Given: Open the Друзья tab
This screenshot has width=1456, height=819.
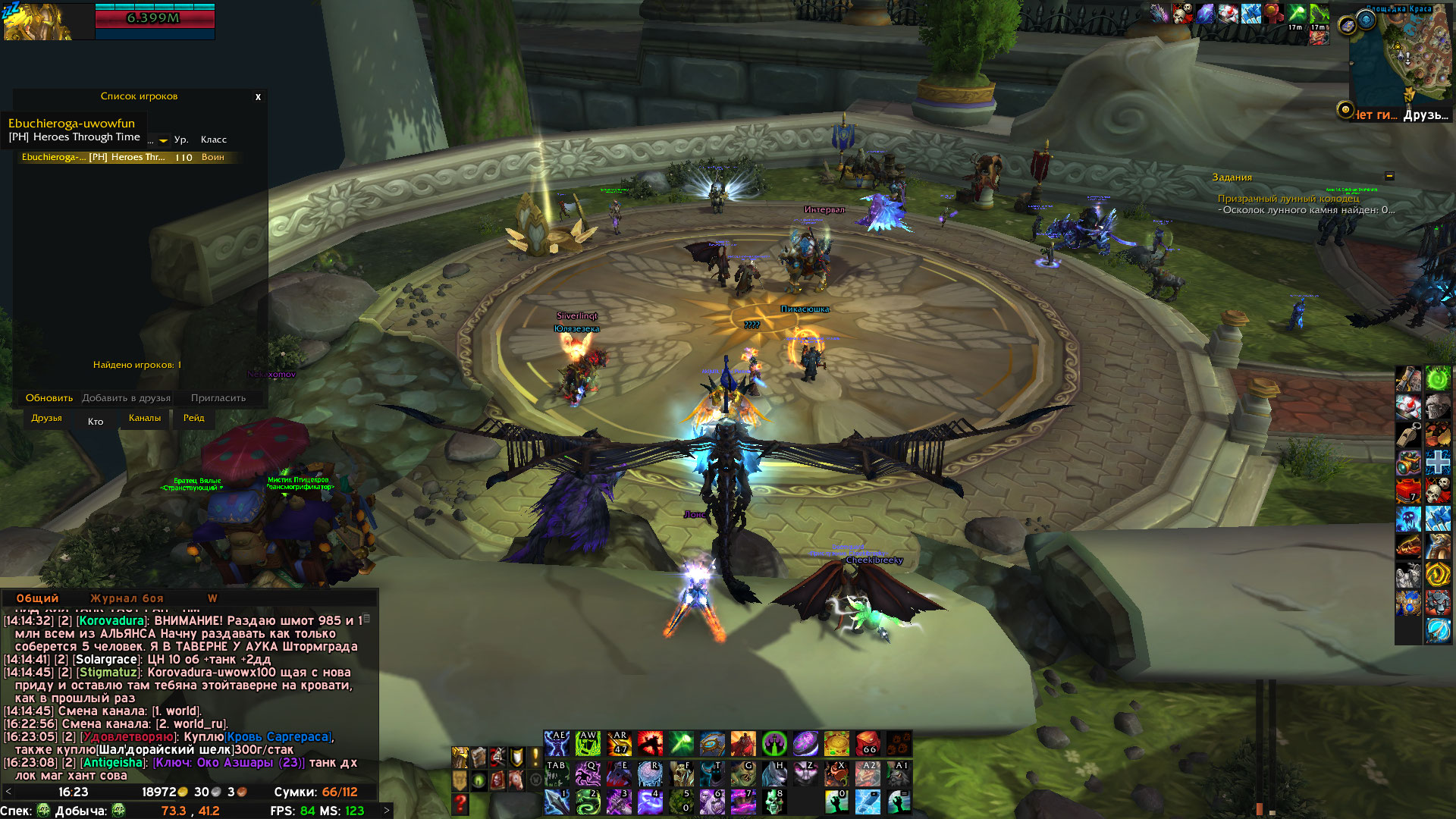Looking at the screenshot, I should pyautogui.click(x=46, y=418).
